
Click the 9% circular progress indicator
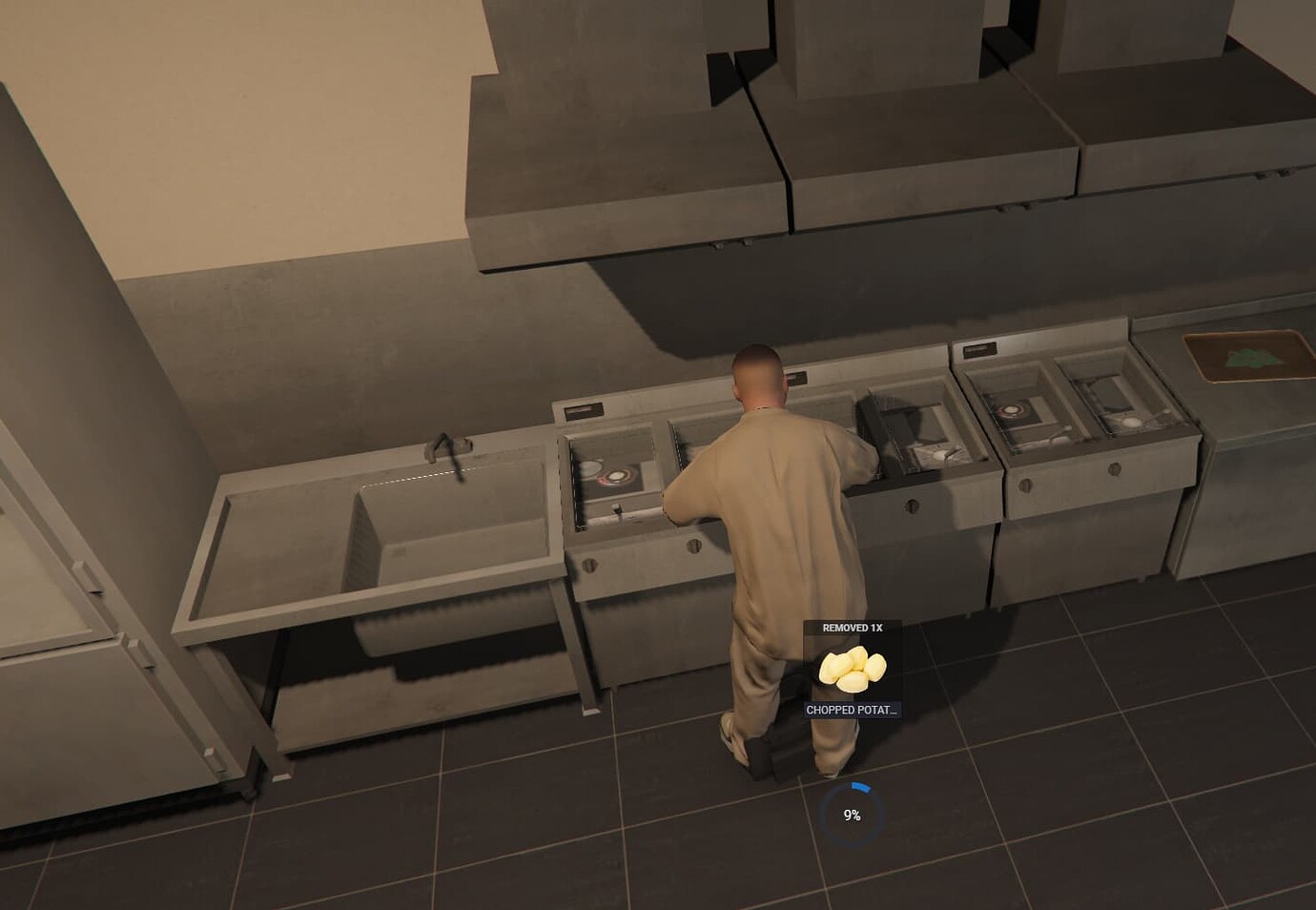pyautogui.click(x=853, y=809)
